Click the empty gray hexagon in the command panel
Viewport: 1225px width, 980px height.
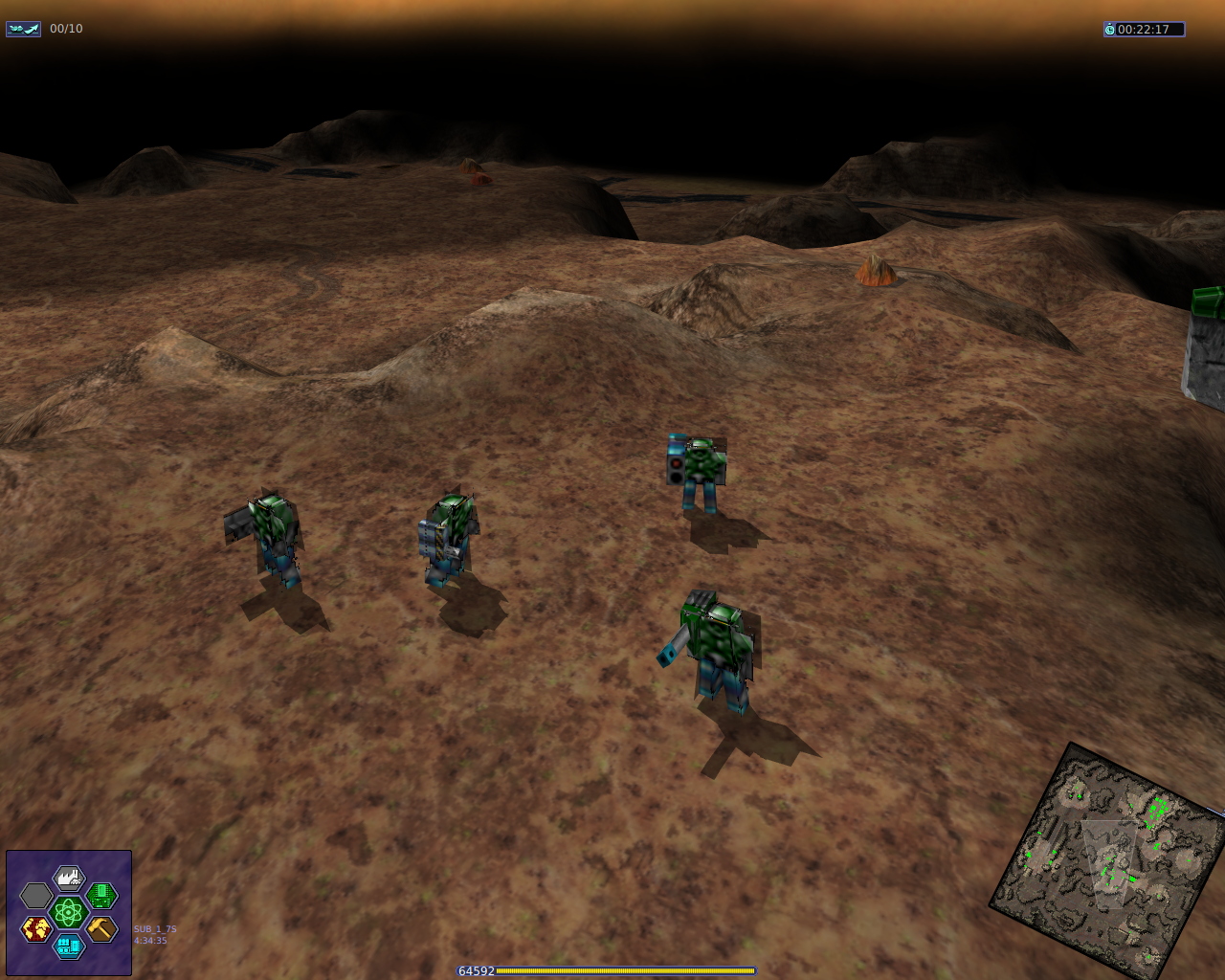click(x=36, y=895)
